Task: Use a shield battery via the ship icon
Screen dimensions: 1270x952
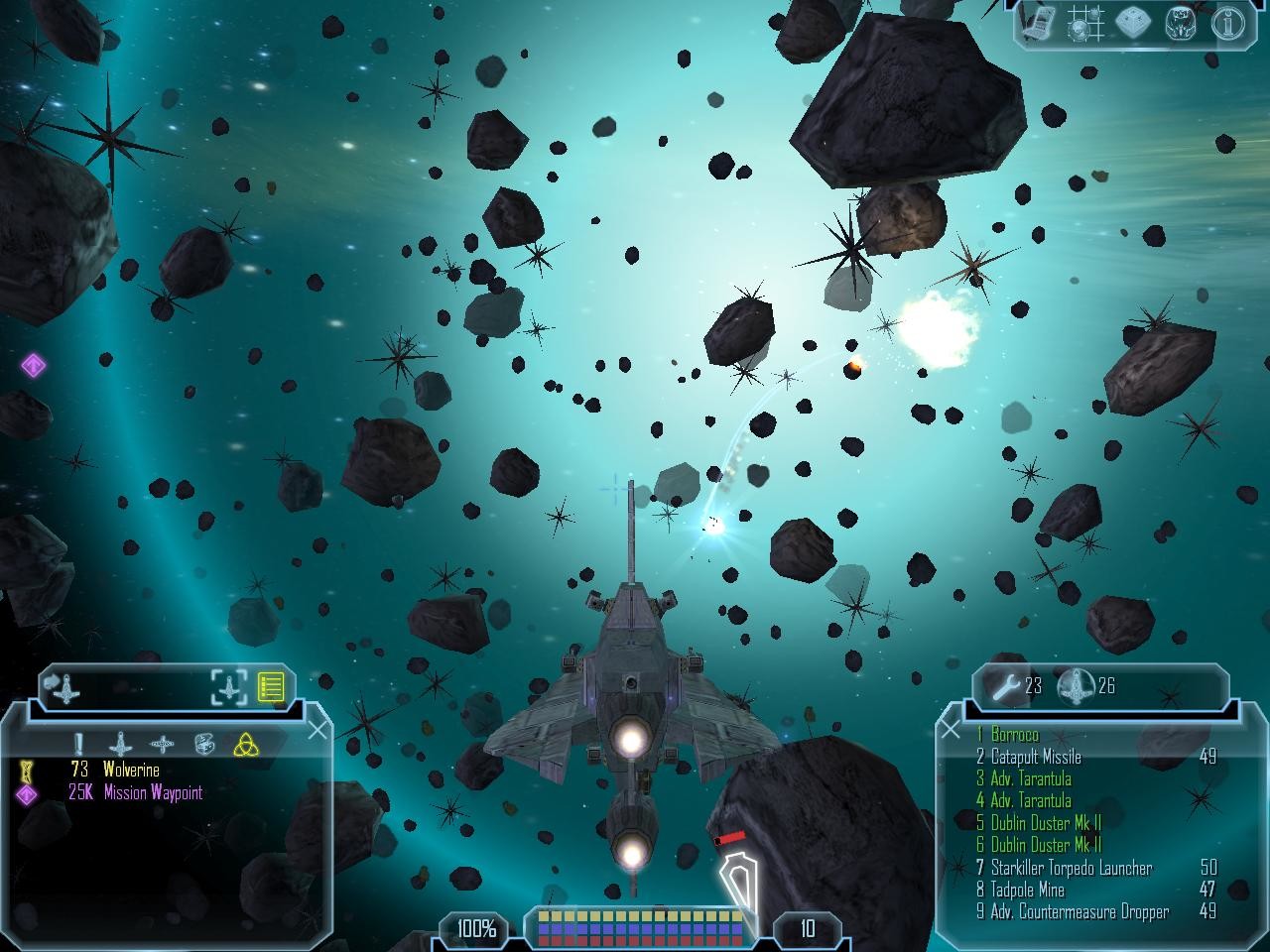Action: 1076,684
